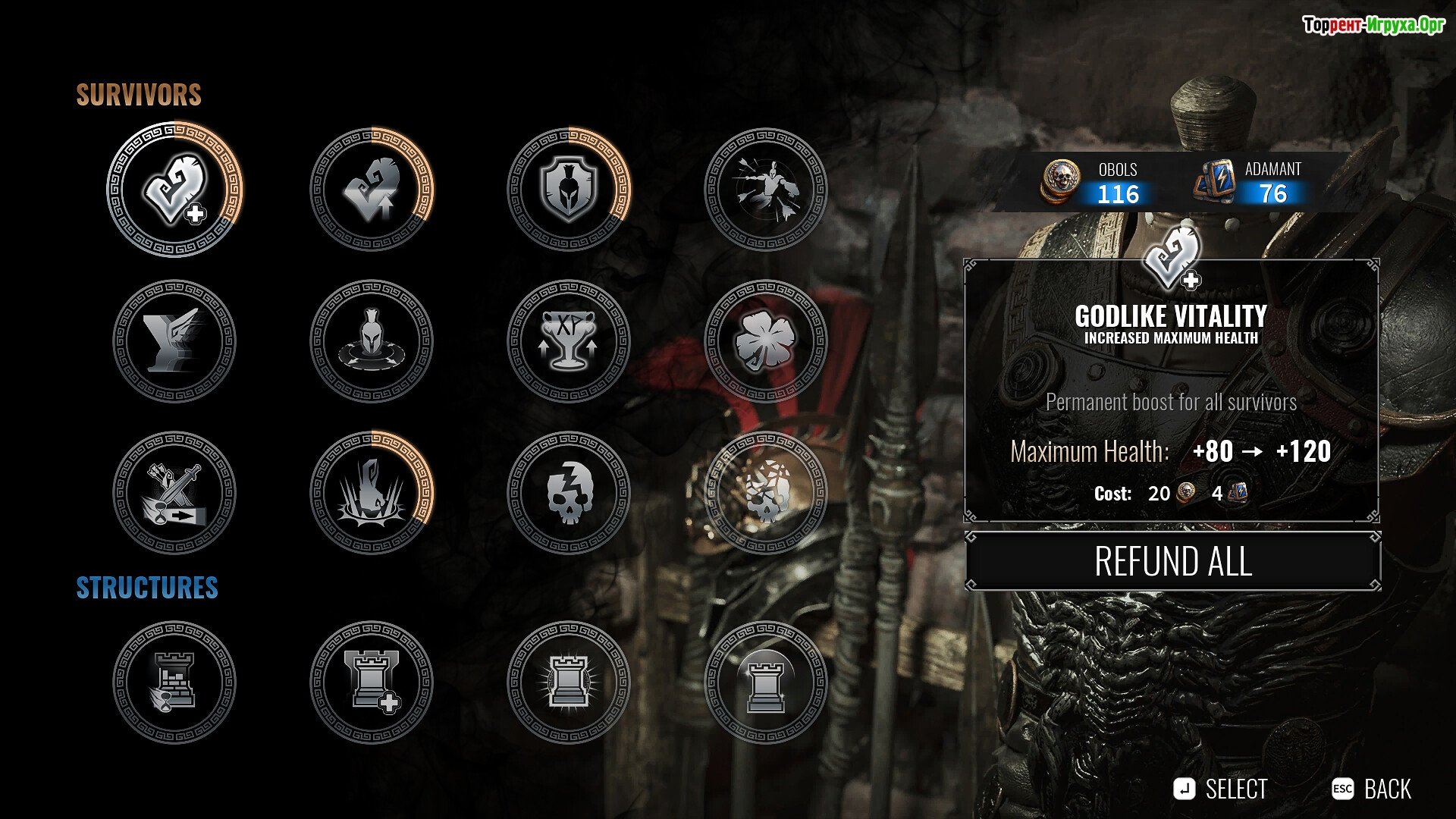The height and width of the screenshot is (819, 1456).
Task: Pick the brick tower with hourglass upgrade
Action: (x=175, y=682)
